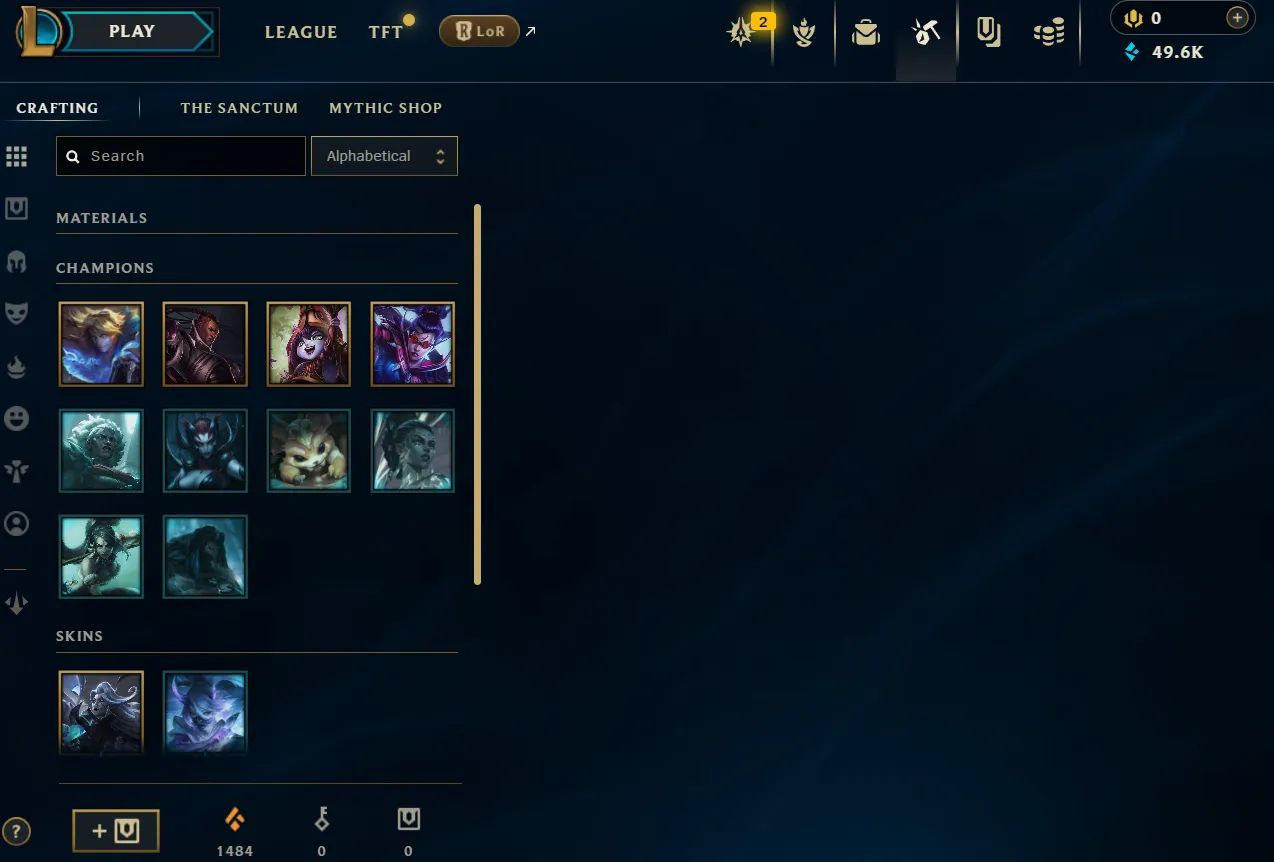
Task: Select the Ezreal champion shard
Action: tap(101, 344)
